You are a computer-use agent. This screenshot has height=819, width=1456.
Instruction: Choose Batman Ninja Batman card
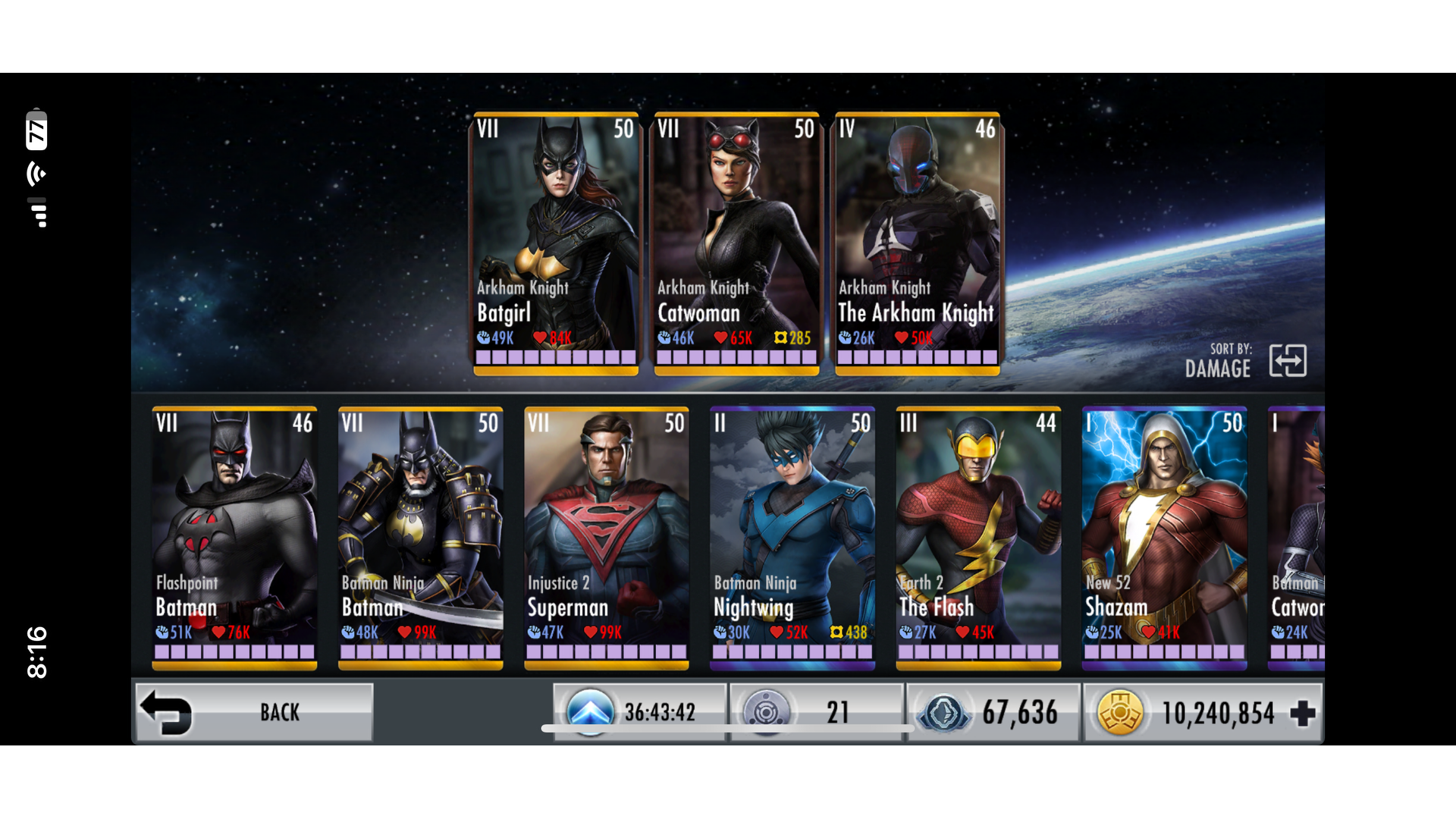(x=420, y=538)
